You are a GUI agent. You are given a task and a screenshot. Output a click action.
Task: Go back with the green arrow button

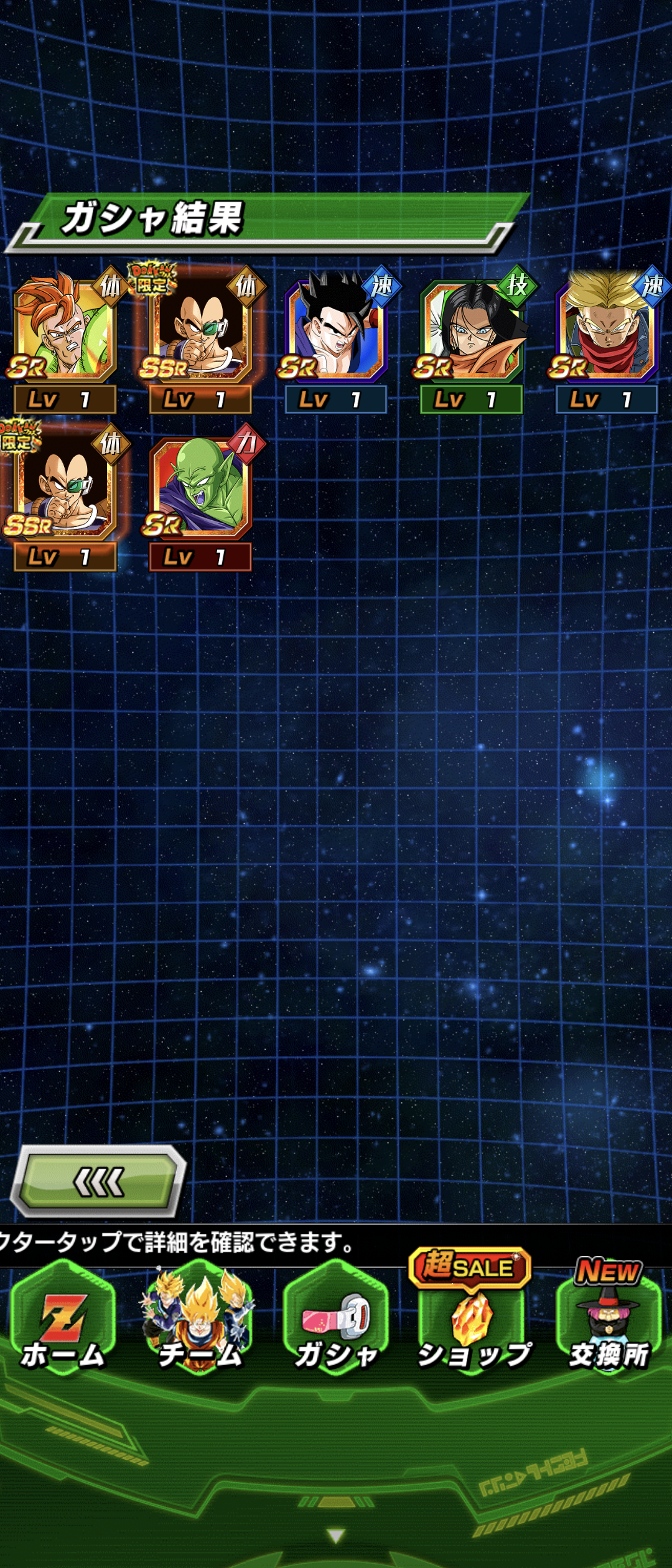[98, 1182]
